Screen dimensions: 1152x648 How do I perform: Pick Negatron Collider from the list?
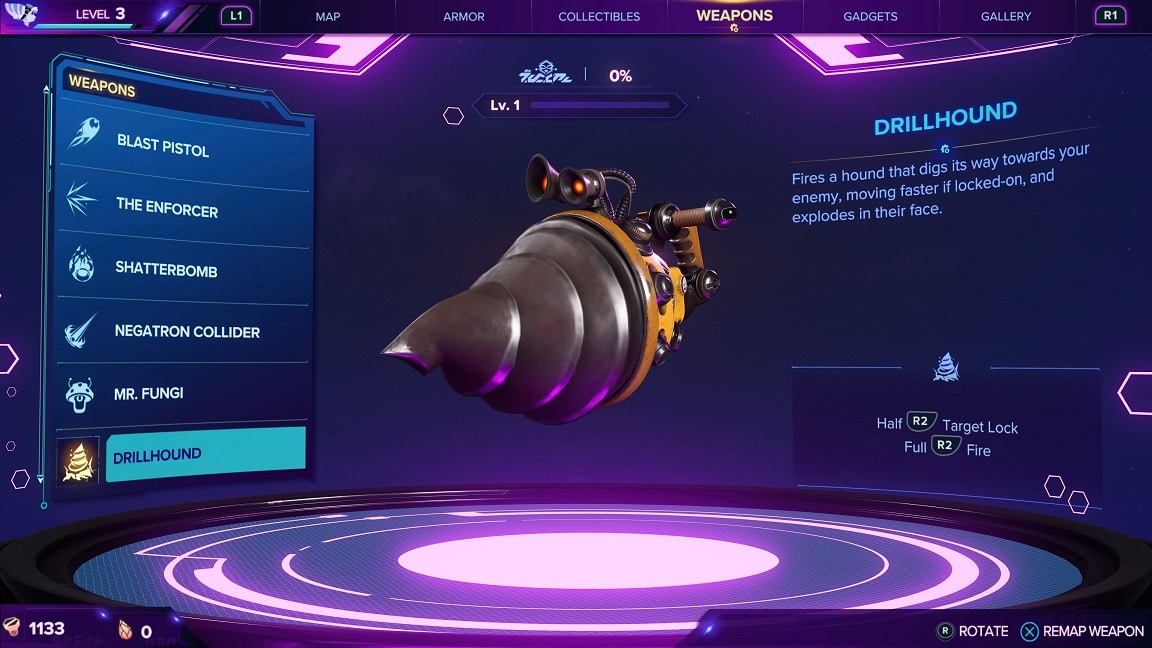187,331
